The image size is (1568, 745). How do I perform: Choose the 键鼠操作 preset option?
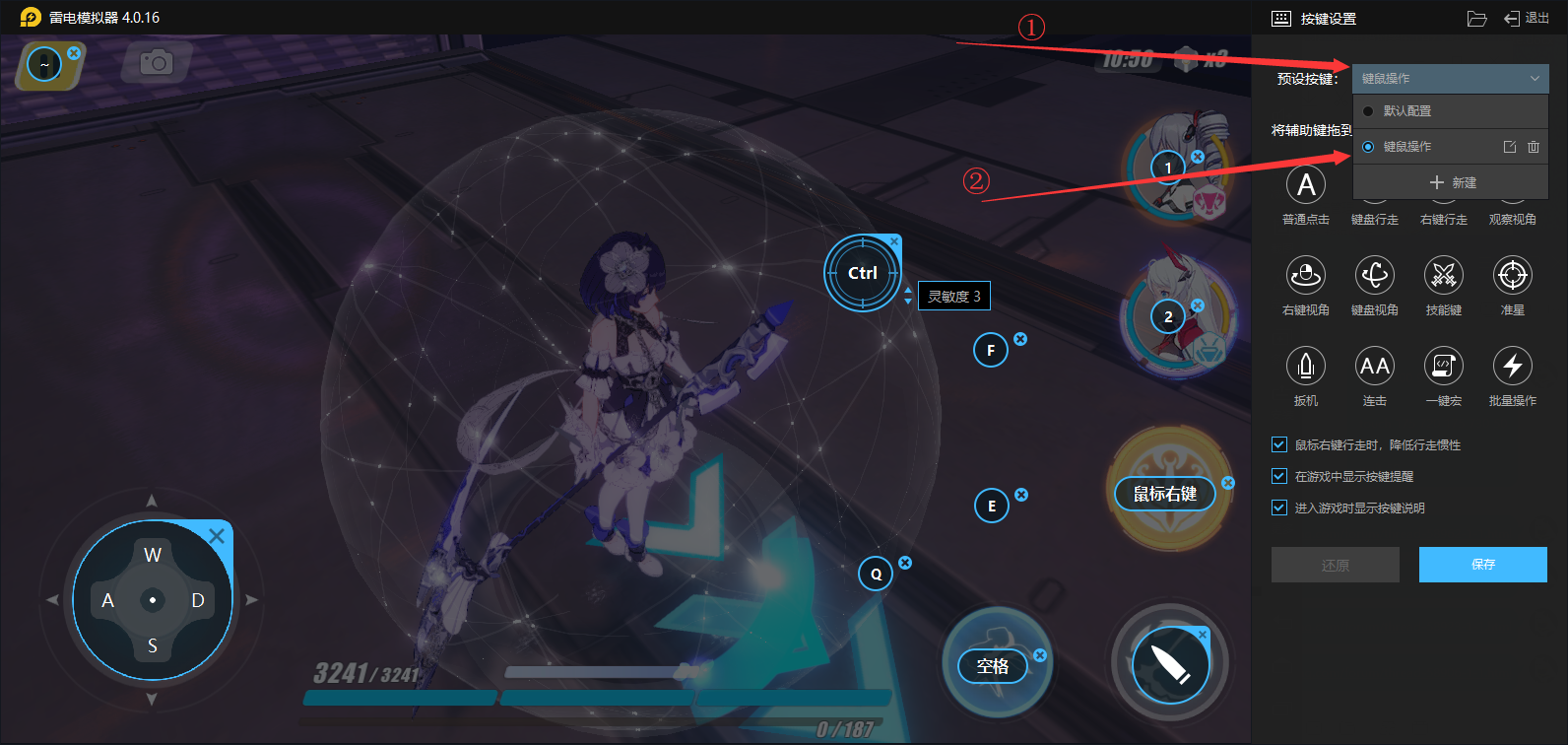1406,147
